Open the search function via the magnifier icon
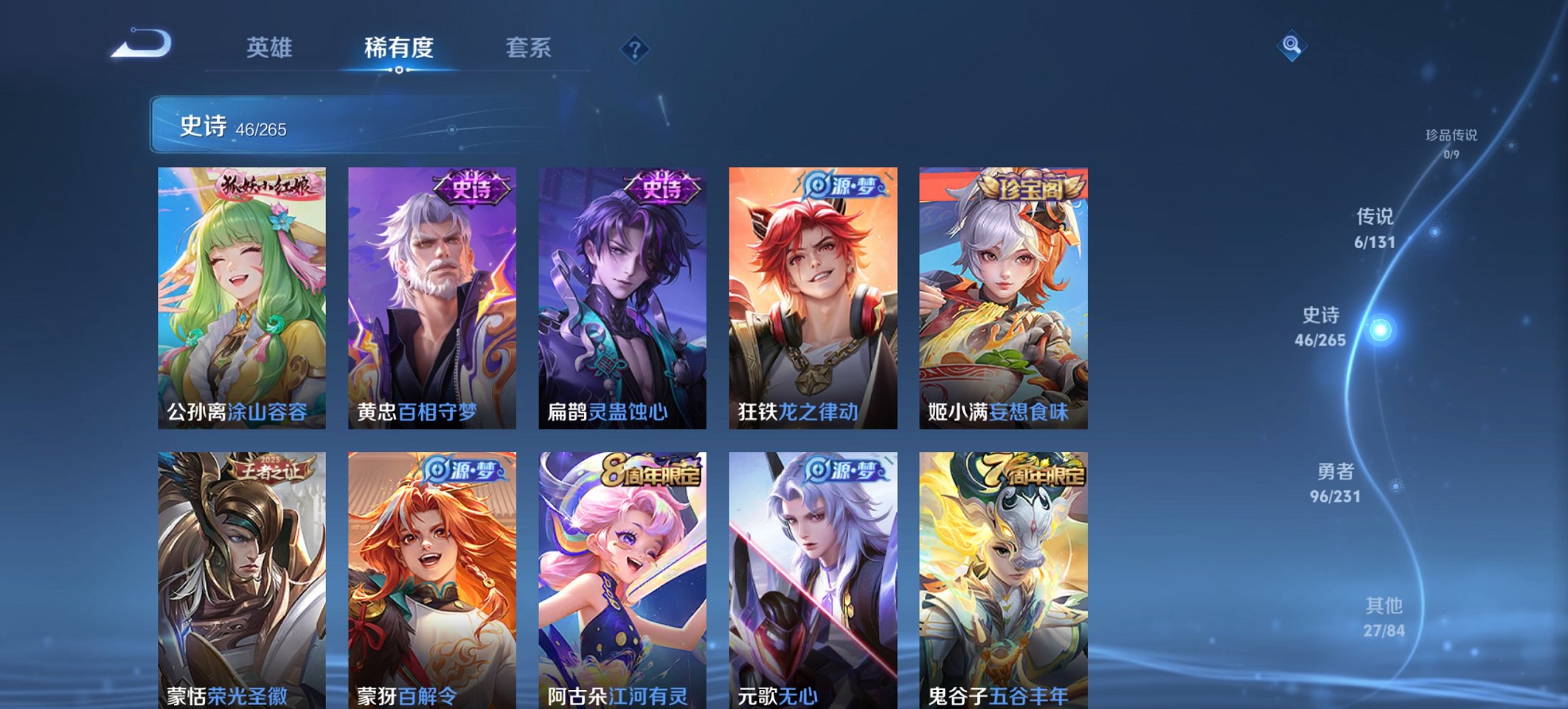 tap(1291, 46)
